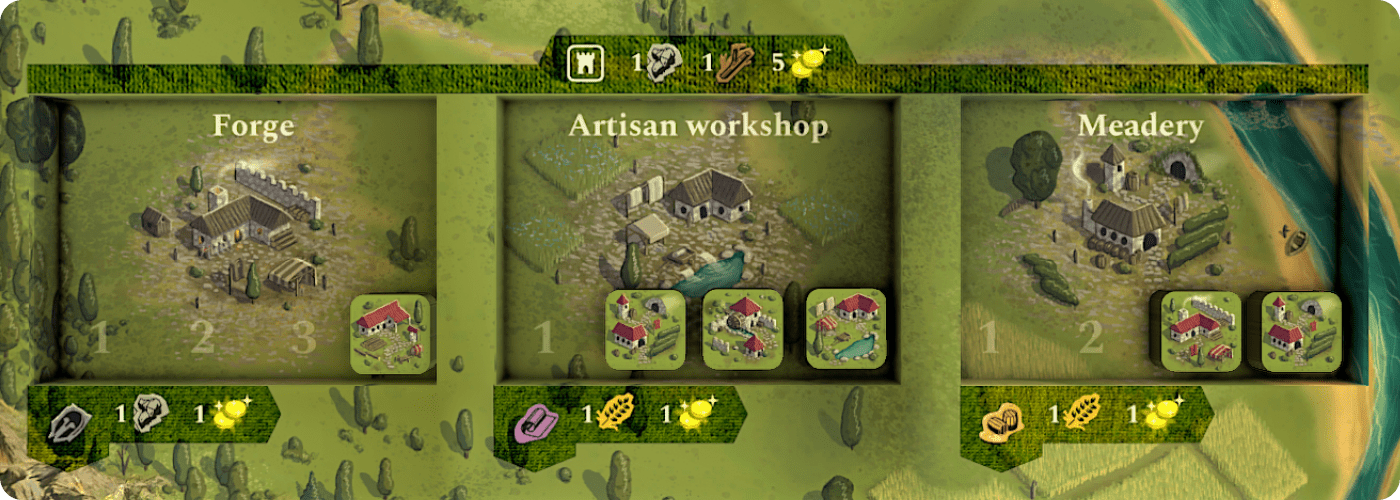Select the watermill tile in Artisan workshop
The image size is (1400, 500).
(743, 329)
